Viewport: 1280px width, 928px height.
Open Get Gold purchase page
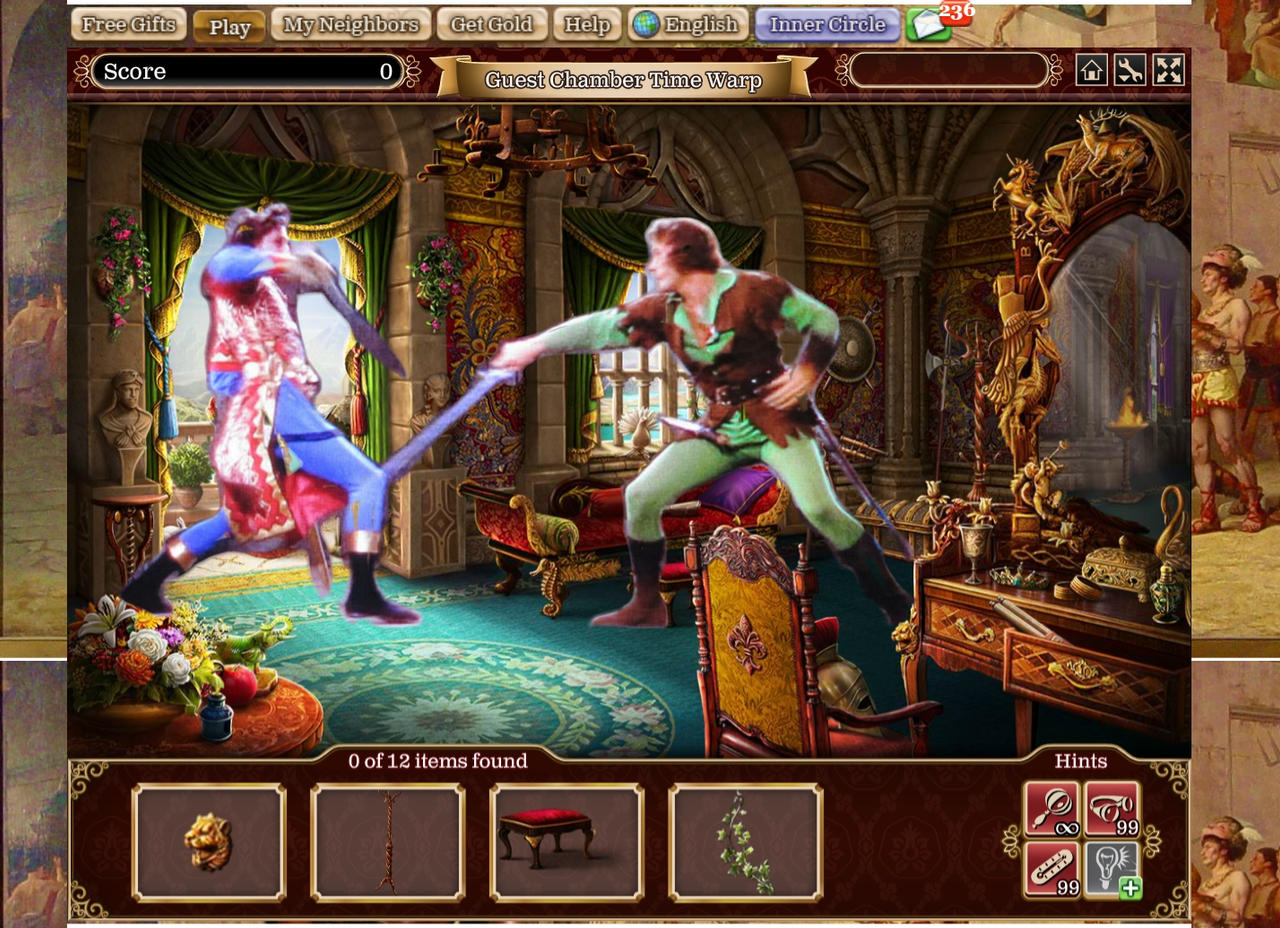(491, 24)
